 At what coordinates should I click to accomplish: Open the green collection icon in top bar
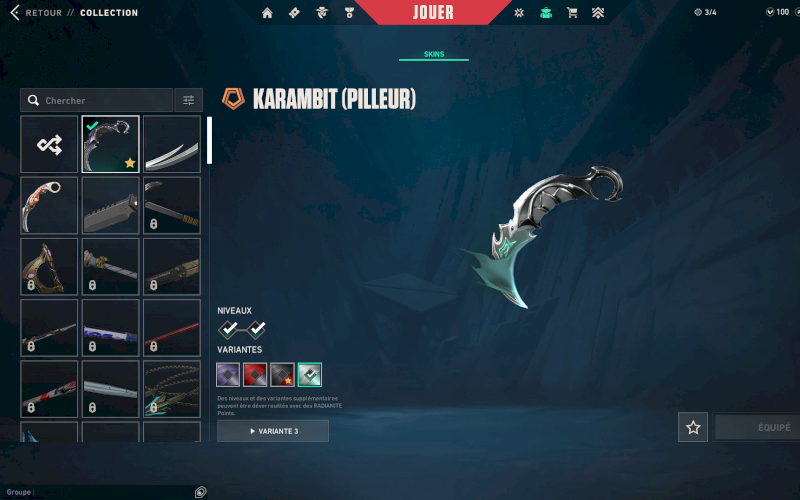coord(545,13)
